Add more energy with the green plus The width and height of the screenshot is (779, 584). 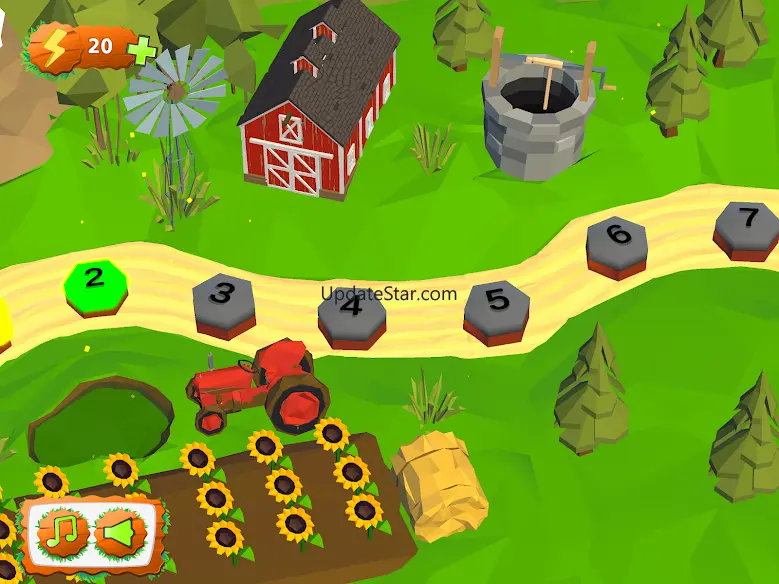click(143, 47)
